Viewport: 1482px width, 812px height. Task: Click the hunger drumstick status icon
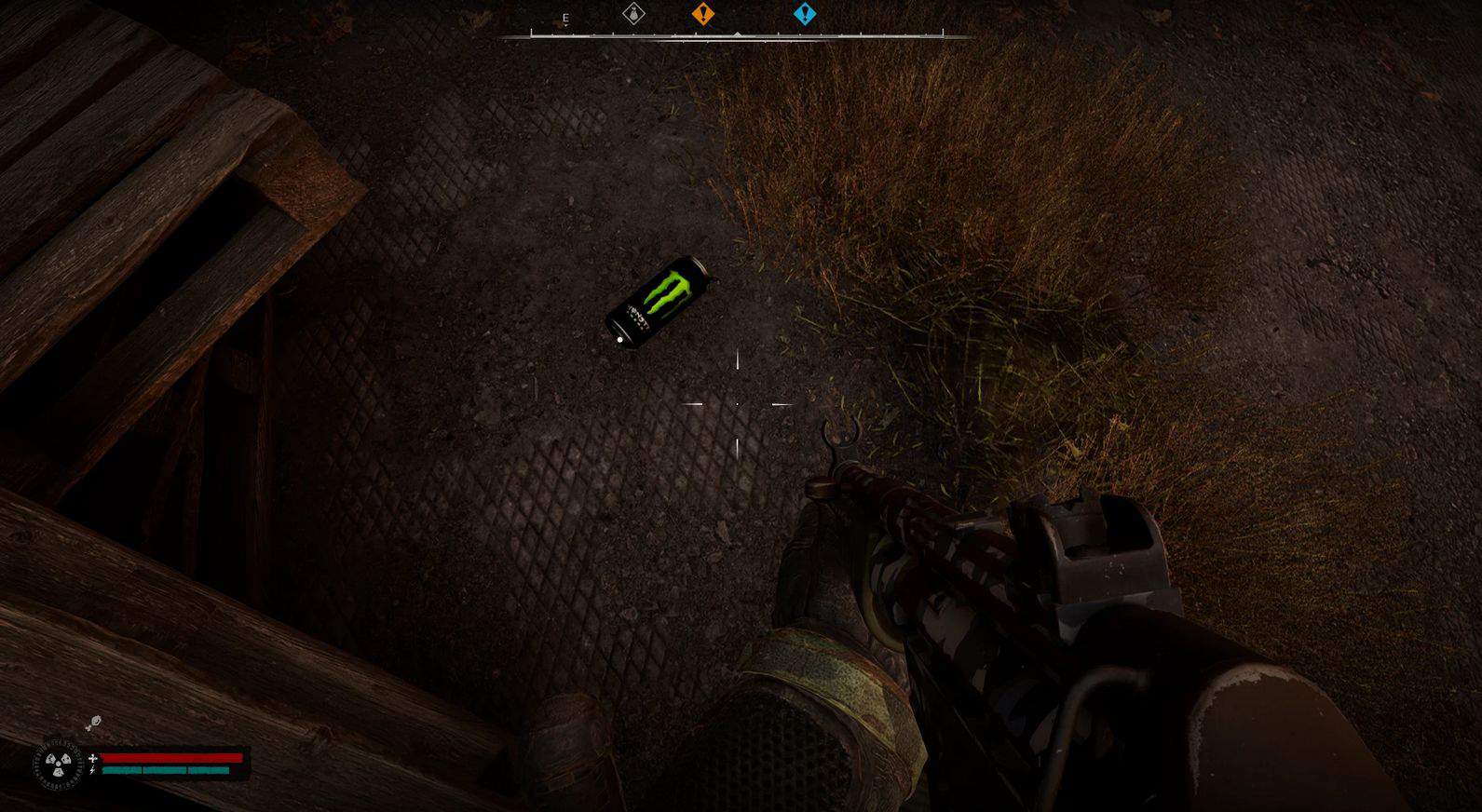(x=93, y=723)
